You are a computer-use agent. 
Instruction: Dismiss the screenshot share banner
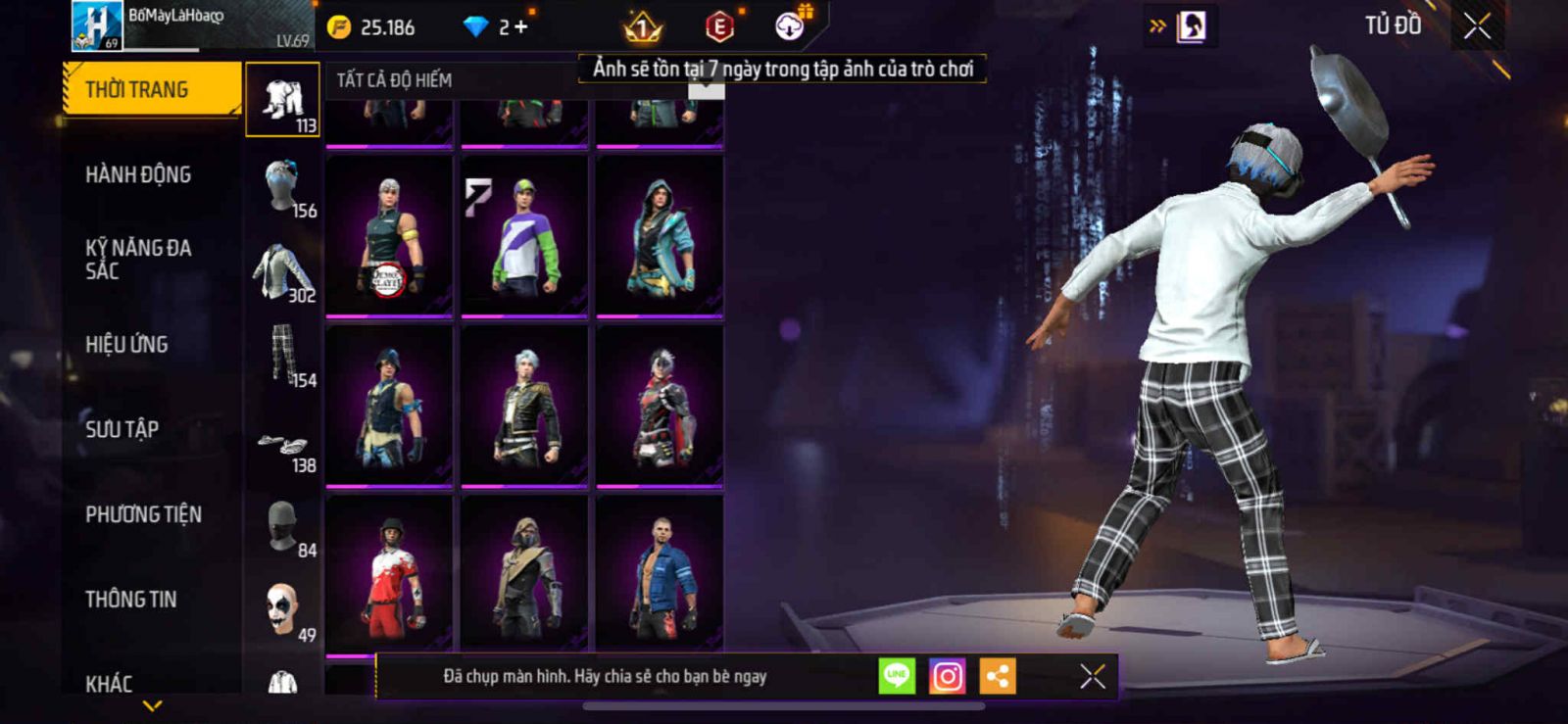tap(1092, 676)
